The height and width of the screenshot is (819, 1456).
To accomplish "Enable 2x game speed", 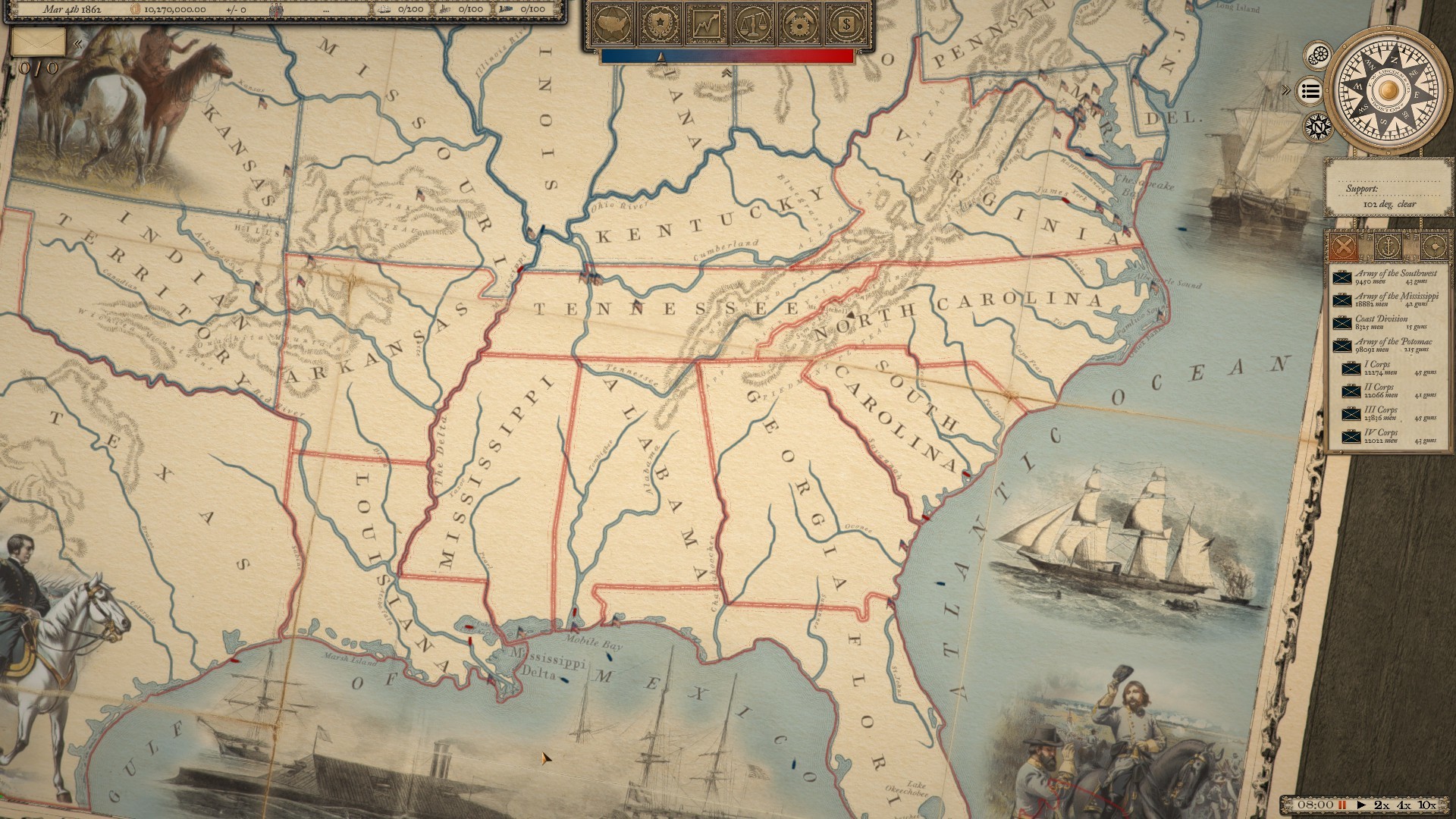I will tap(1382, 805).
